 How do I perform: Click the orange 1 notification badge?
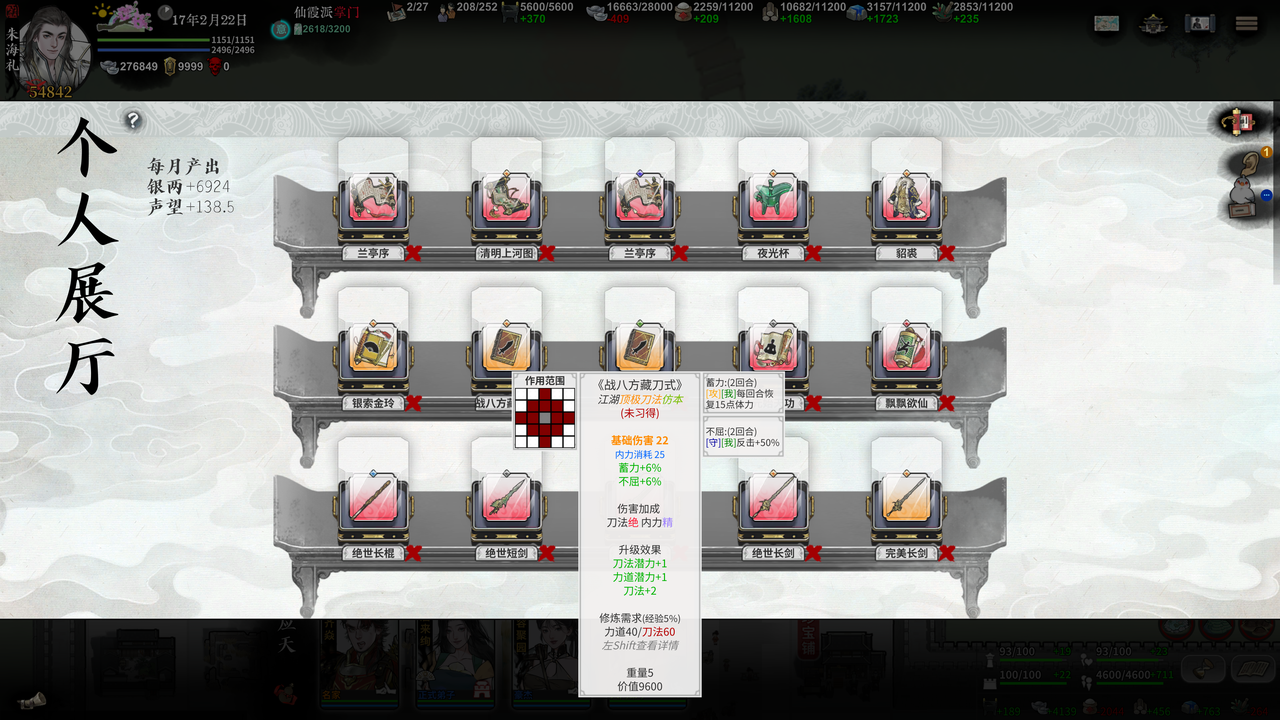1266,152
